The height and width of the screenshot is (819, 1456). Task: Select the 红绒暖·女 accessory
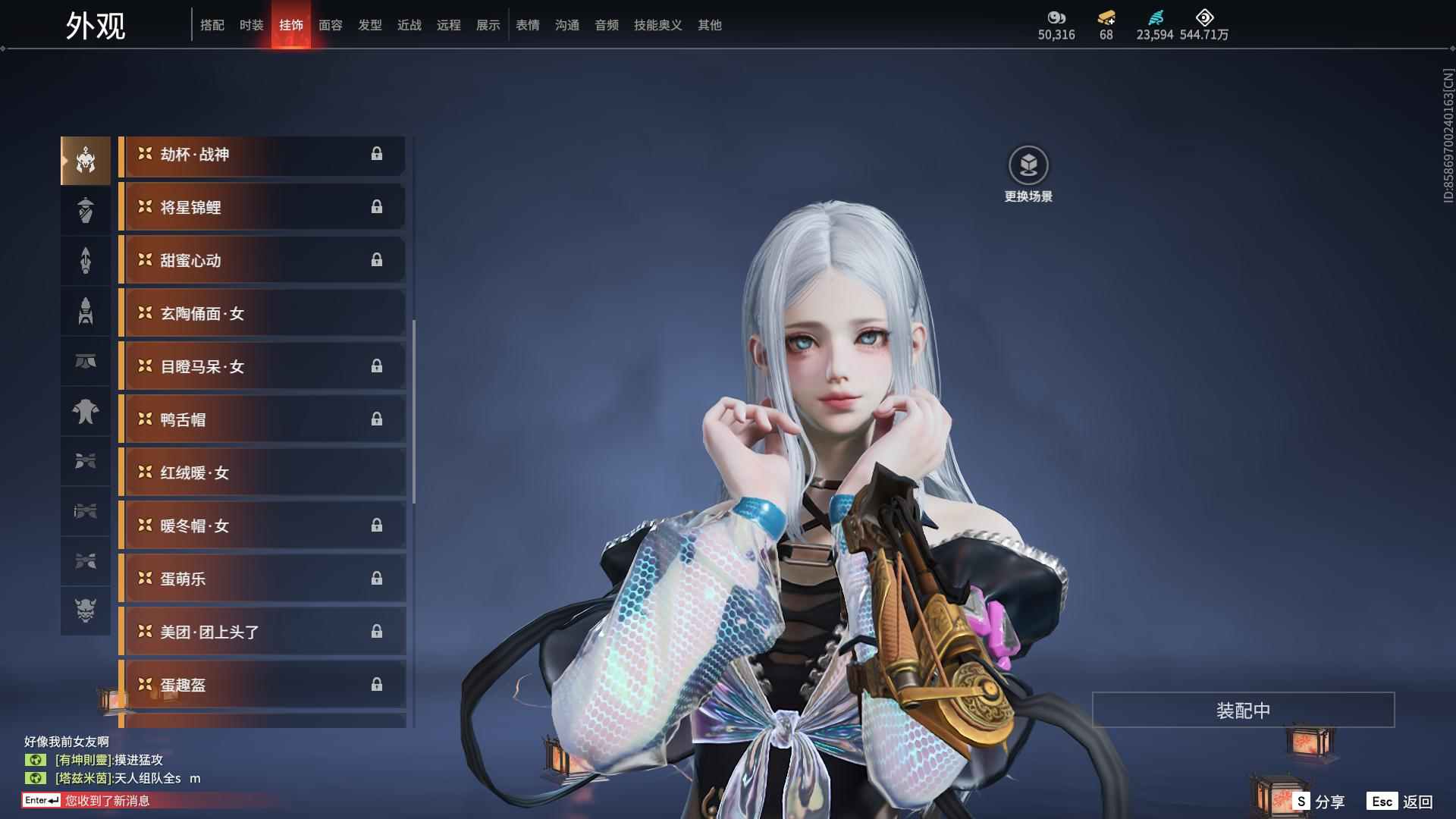[x=262, y=473]
